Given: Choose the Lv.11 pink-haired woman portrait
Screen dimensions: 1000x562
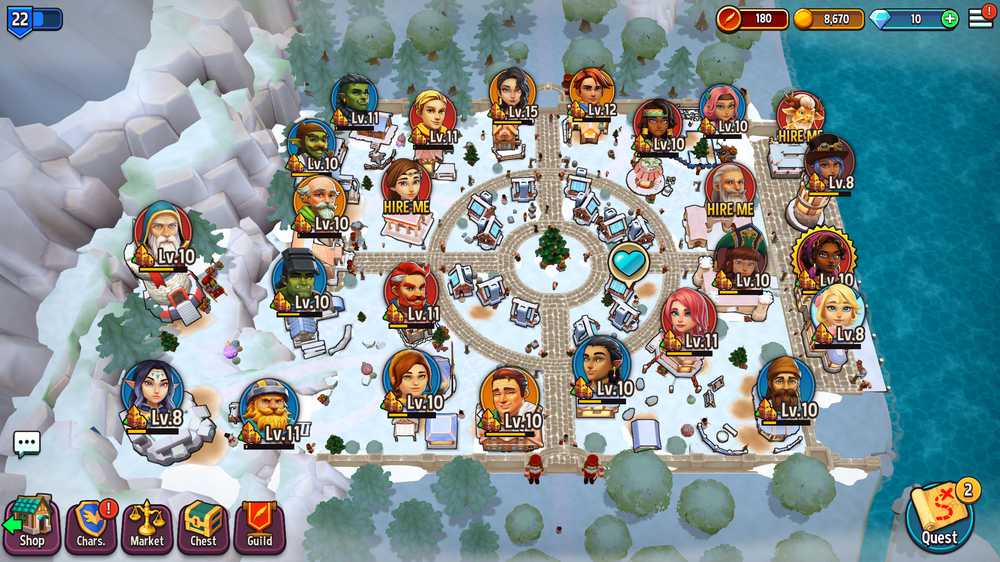Looking at the screenshot, I should (x=688, y=316).
